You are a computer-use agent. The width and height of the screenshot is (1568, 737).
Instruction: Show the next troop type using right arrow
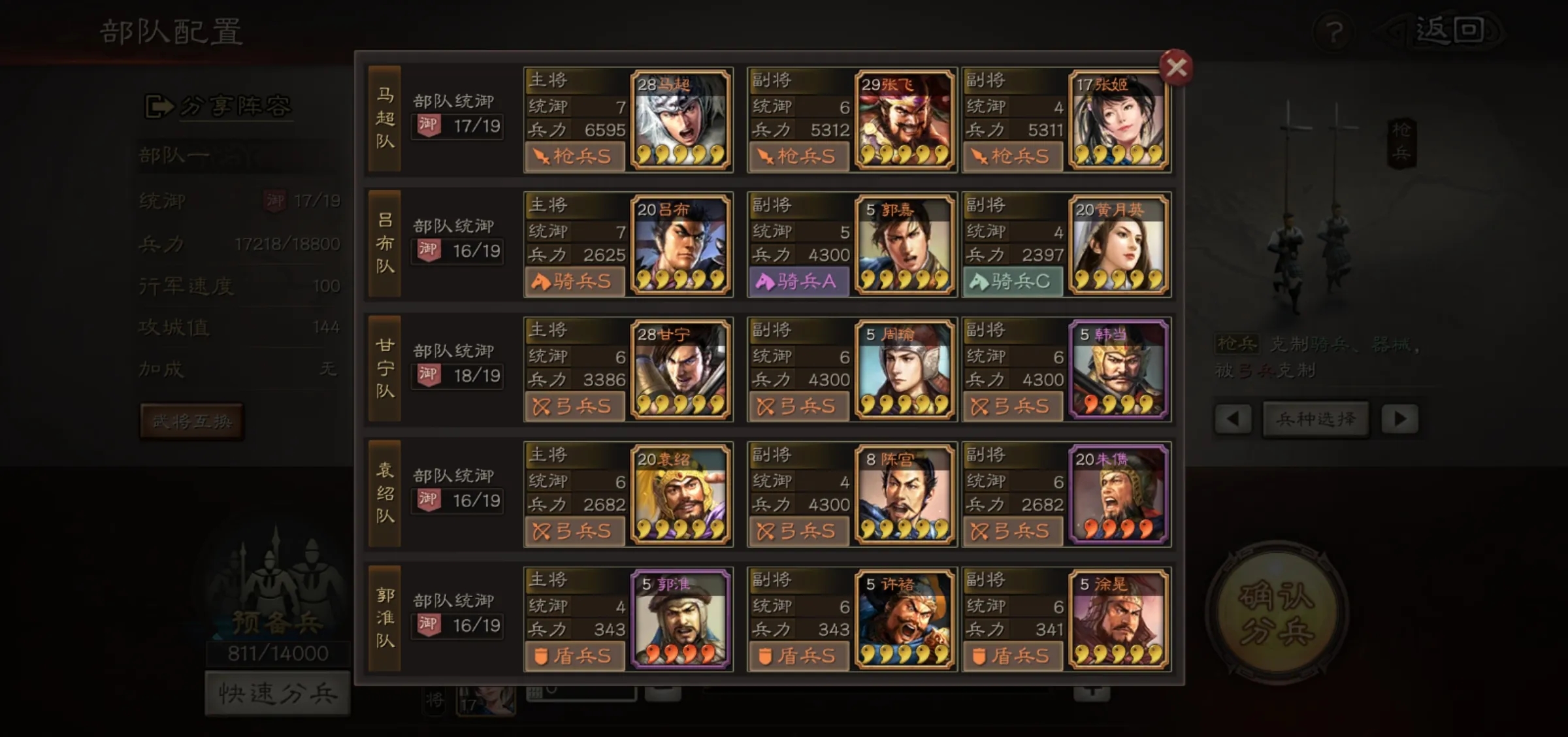coord(1400,419)
